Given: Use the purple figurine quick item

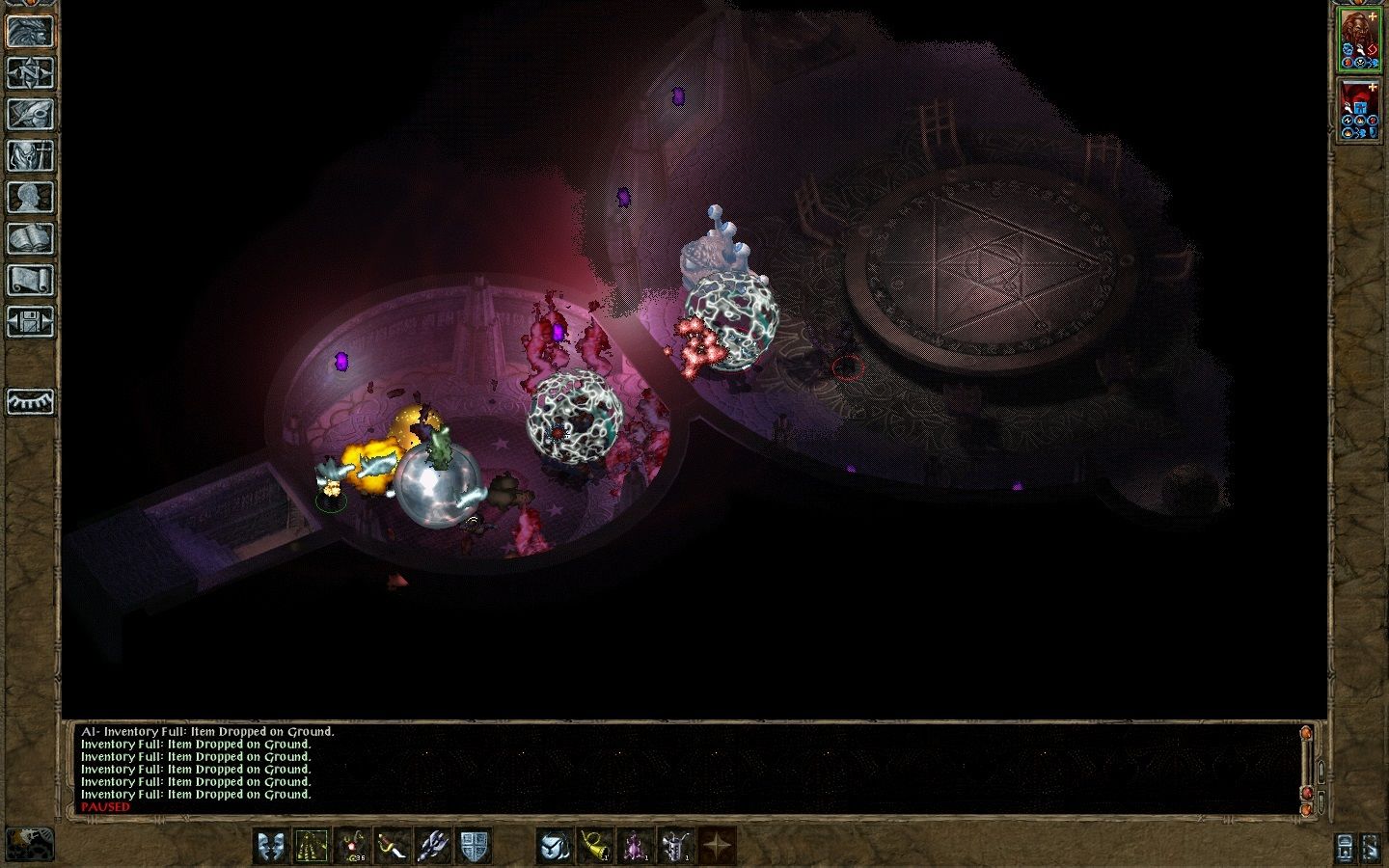Looking at the screenshot, I should pyautogui.click(x=637, y=845).
